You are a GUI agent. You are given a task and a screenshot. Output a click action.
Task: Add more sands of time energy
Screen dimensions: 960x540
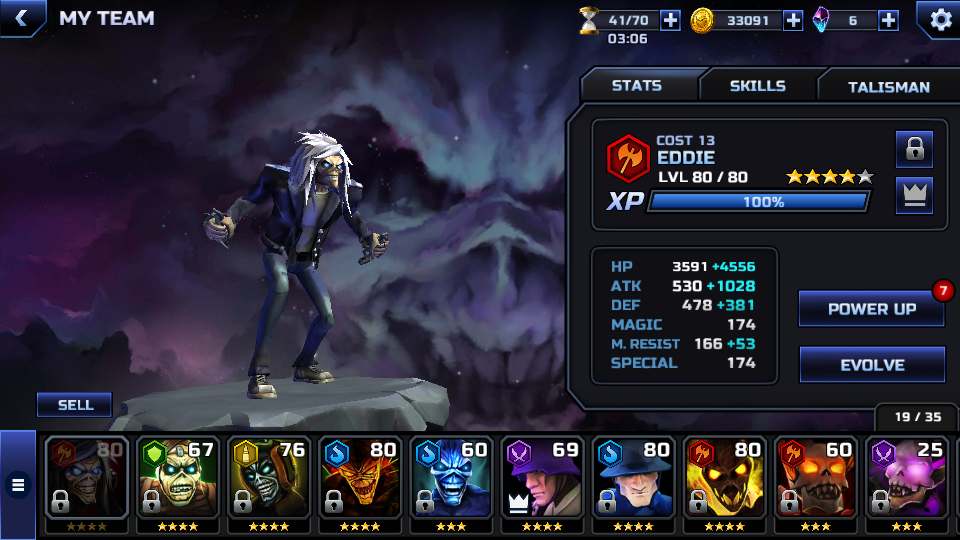coord(670,20)
